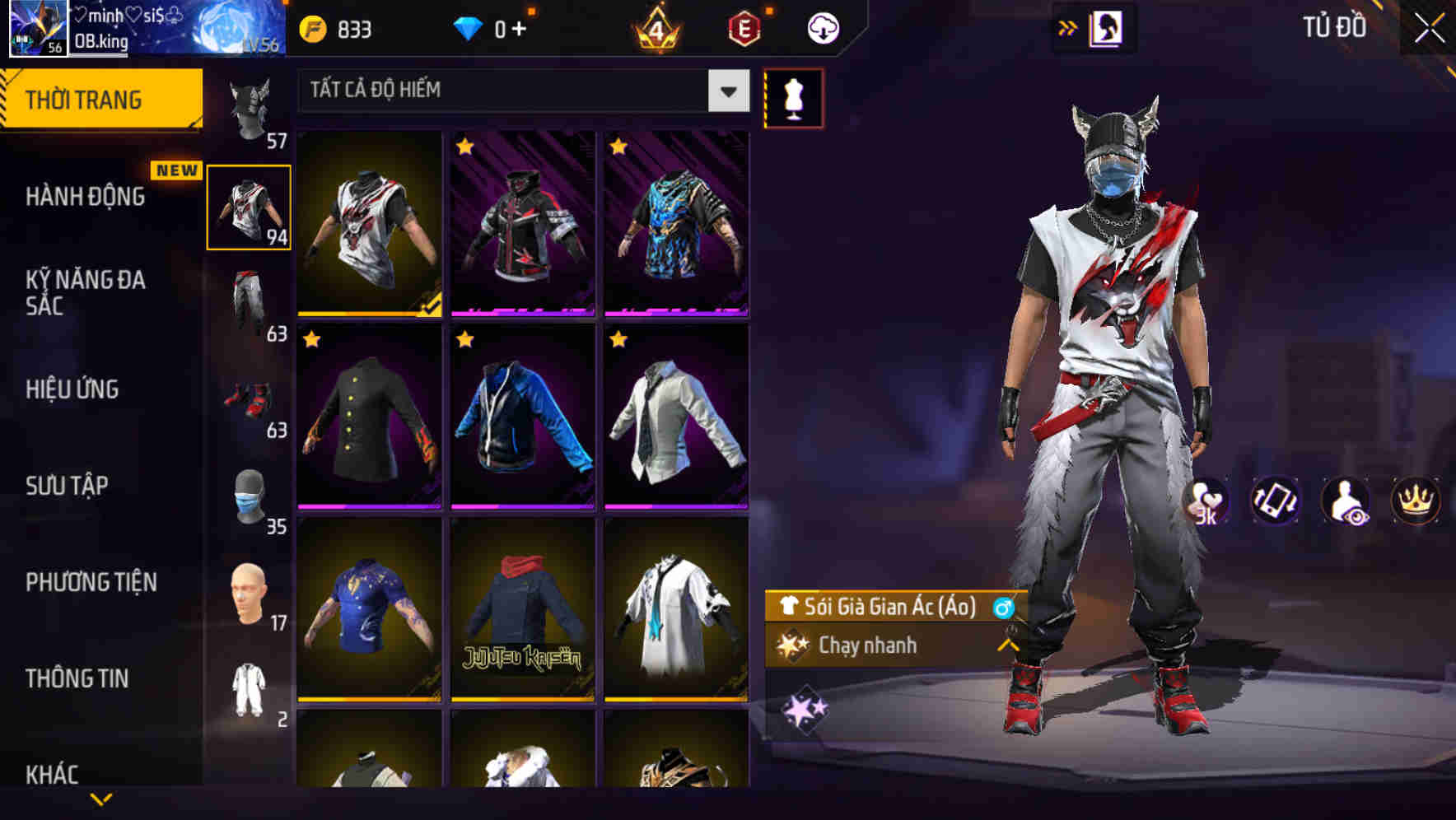
Task: Click the double-arrow collapse button near TỦ ĐỒ
Action: [x=1066, y=26]
